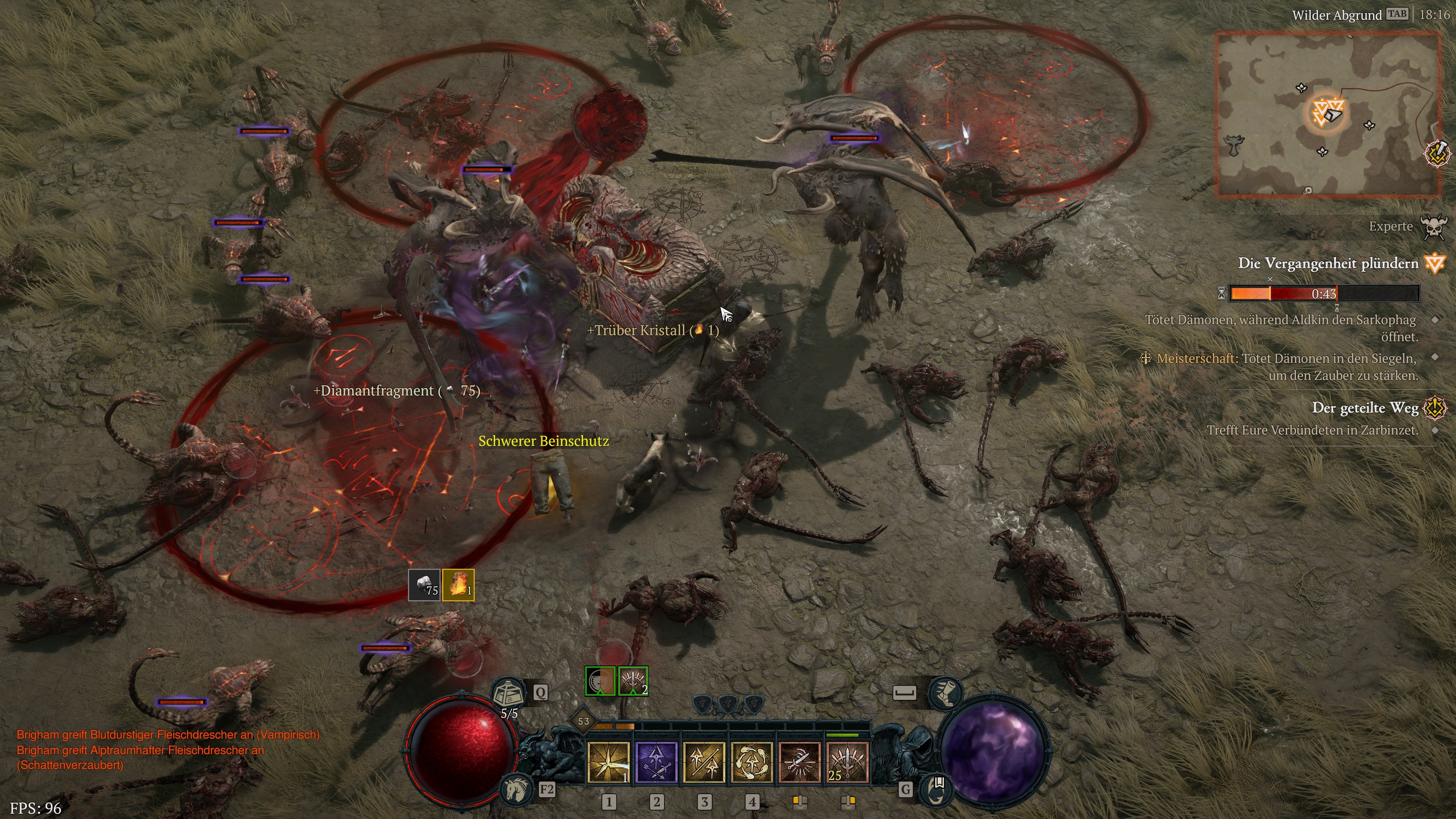Click the Wilder Abgrund zone title

coord(1337,15)
